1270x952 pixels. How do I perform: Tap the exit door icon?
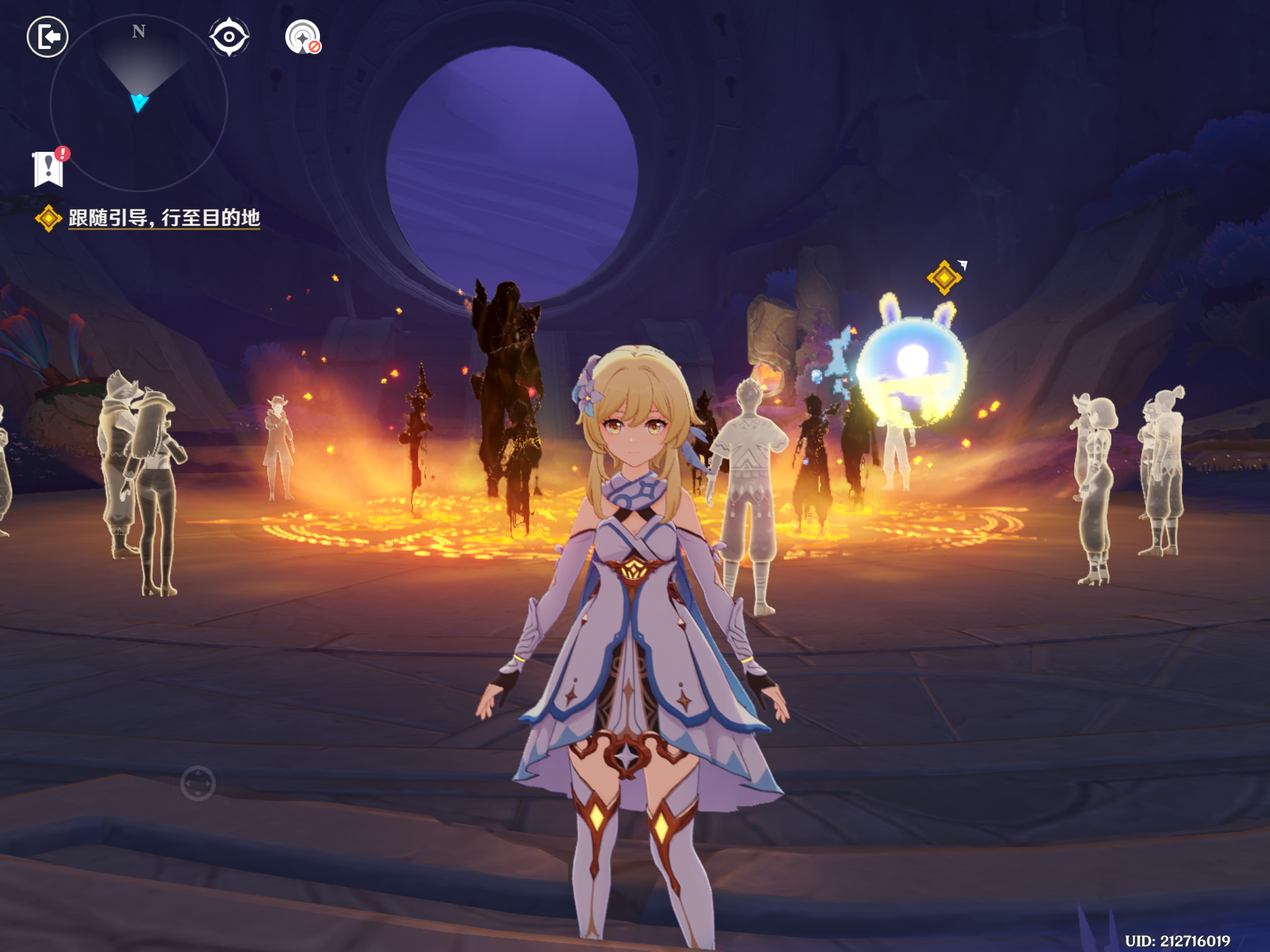pyautogui.click(x=48, y=37)
